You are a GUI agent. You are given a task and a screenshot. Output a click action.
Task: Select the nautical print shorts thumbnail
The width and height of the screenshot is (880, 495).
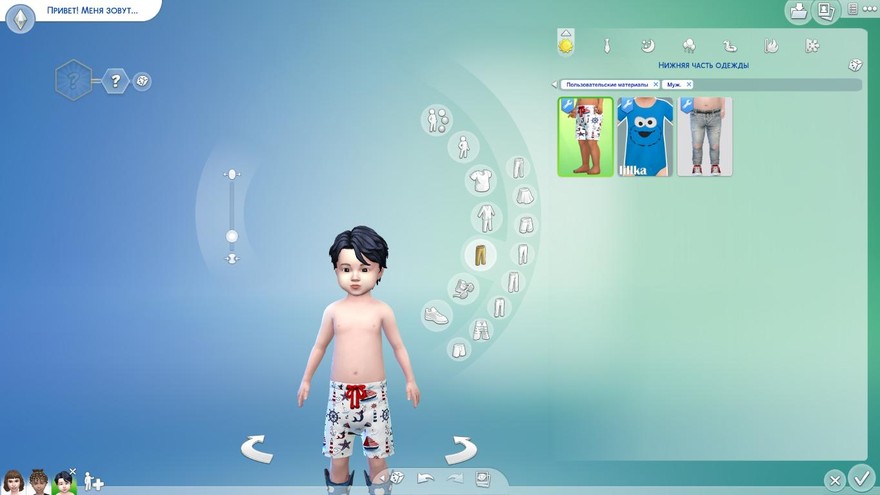coord(585,137)
